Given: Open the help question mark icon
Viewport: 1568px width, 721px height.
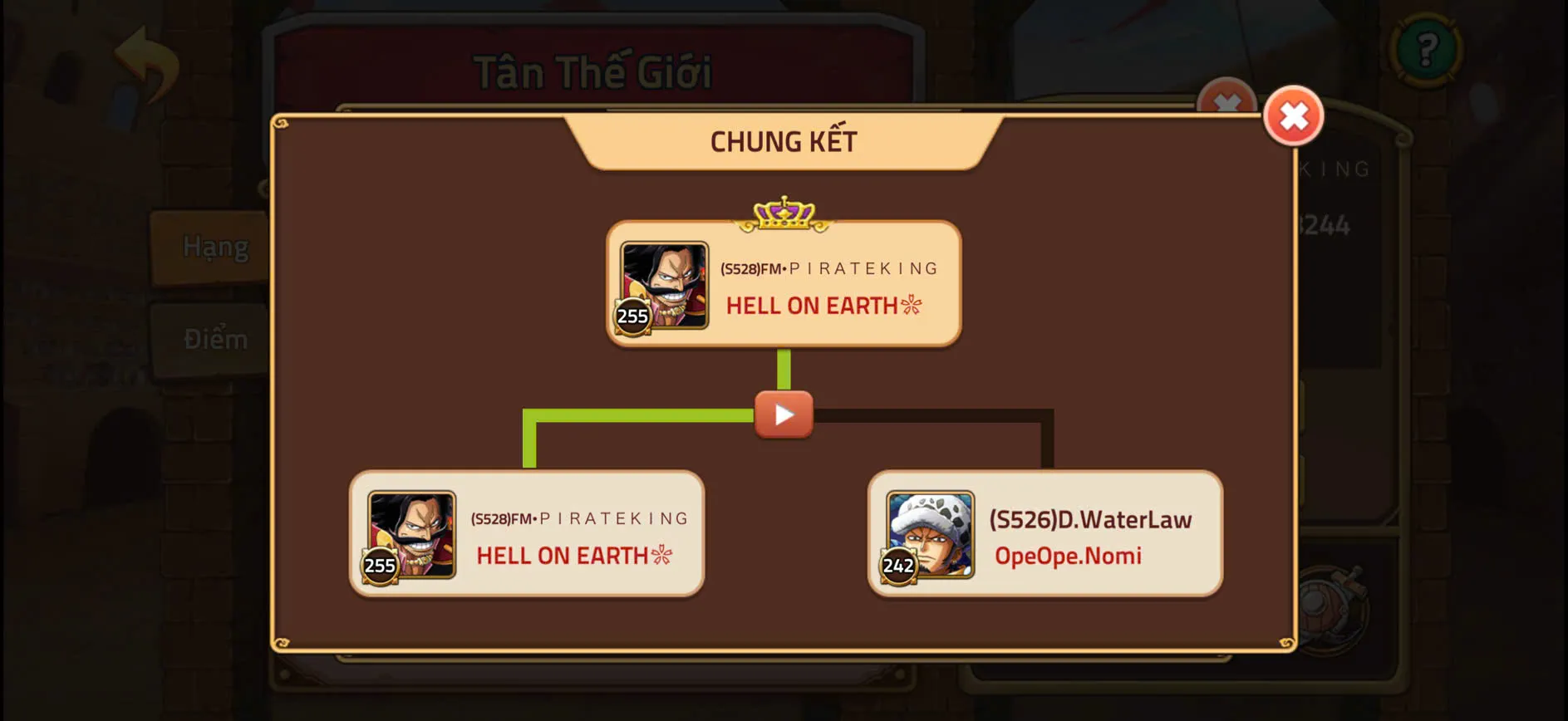Looking at the screenshot, I should click(x=1428, y=50).
